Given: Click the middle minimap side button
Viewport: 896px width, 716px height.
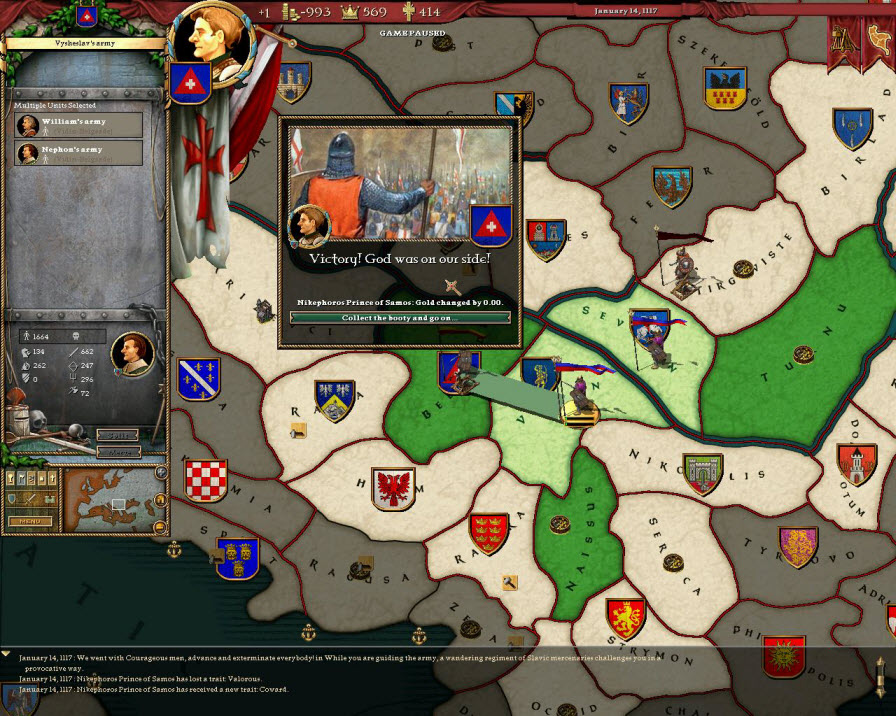Looking at the screenshot, I should 163,499.
